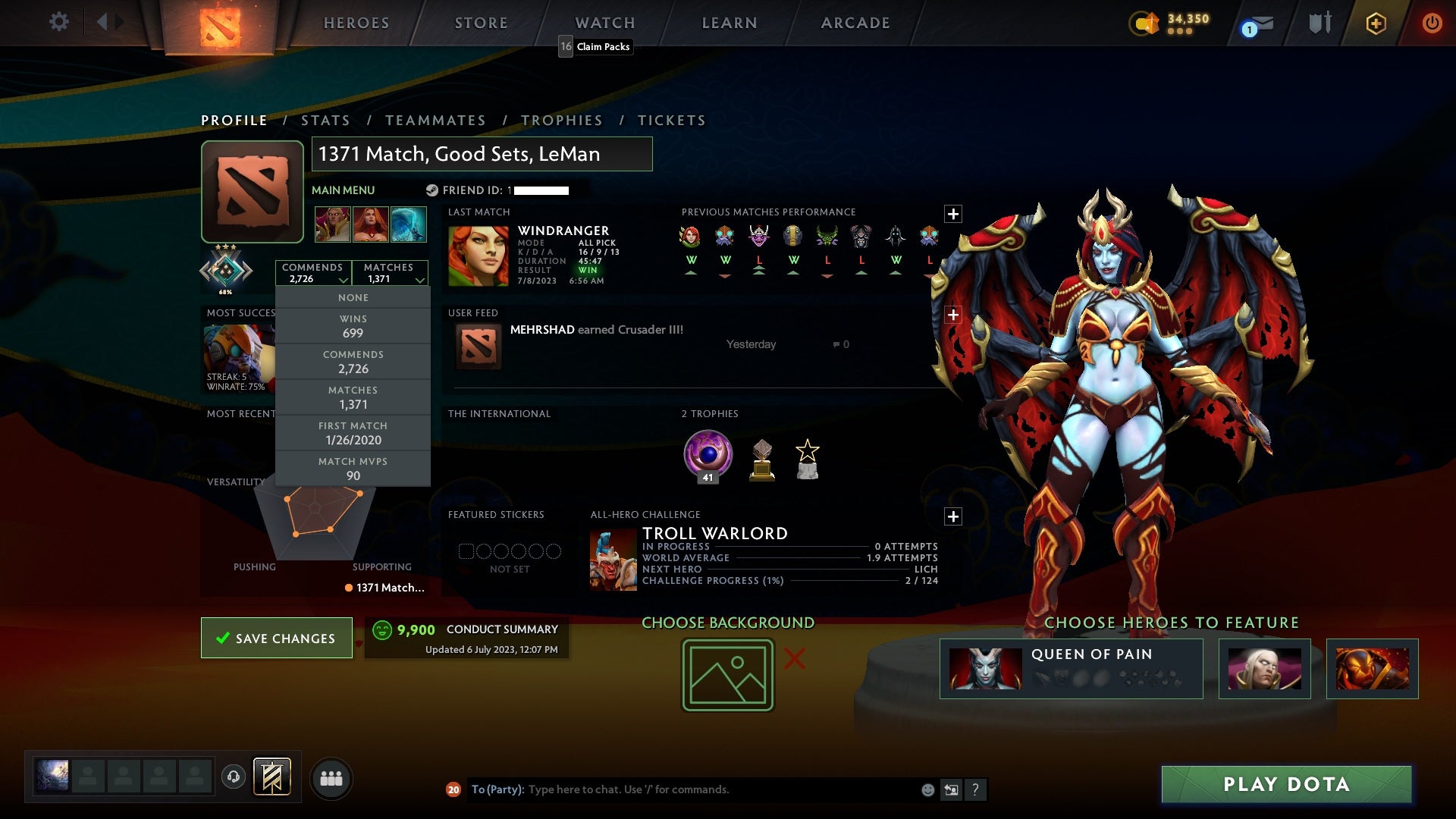The image size is (1456, 819).
Task: Open the armory weapons icon
Action: pos(1319,23)
